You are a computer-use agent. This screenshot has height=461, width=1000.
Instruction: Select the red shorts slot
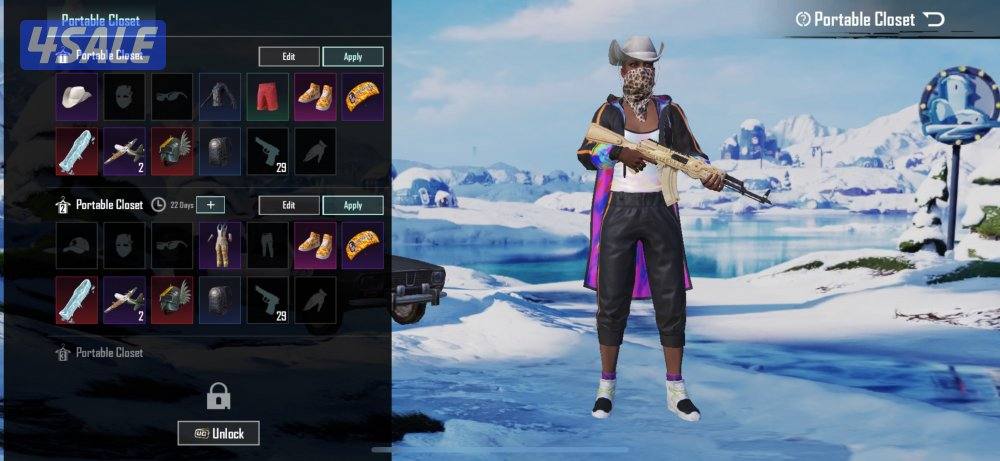point(267,96)
